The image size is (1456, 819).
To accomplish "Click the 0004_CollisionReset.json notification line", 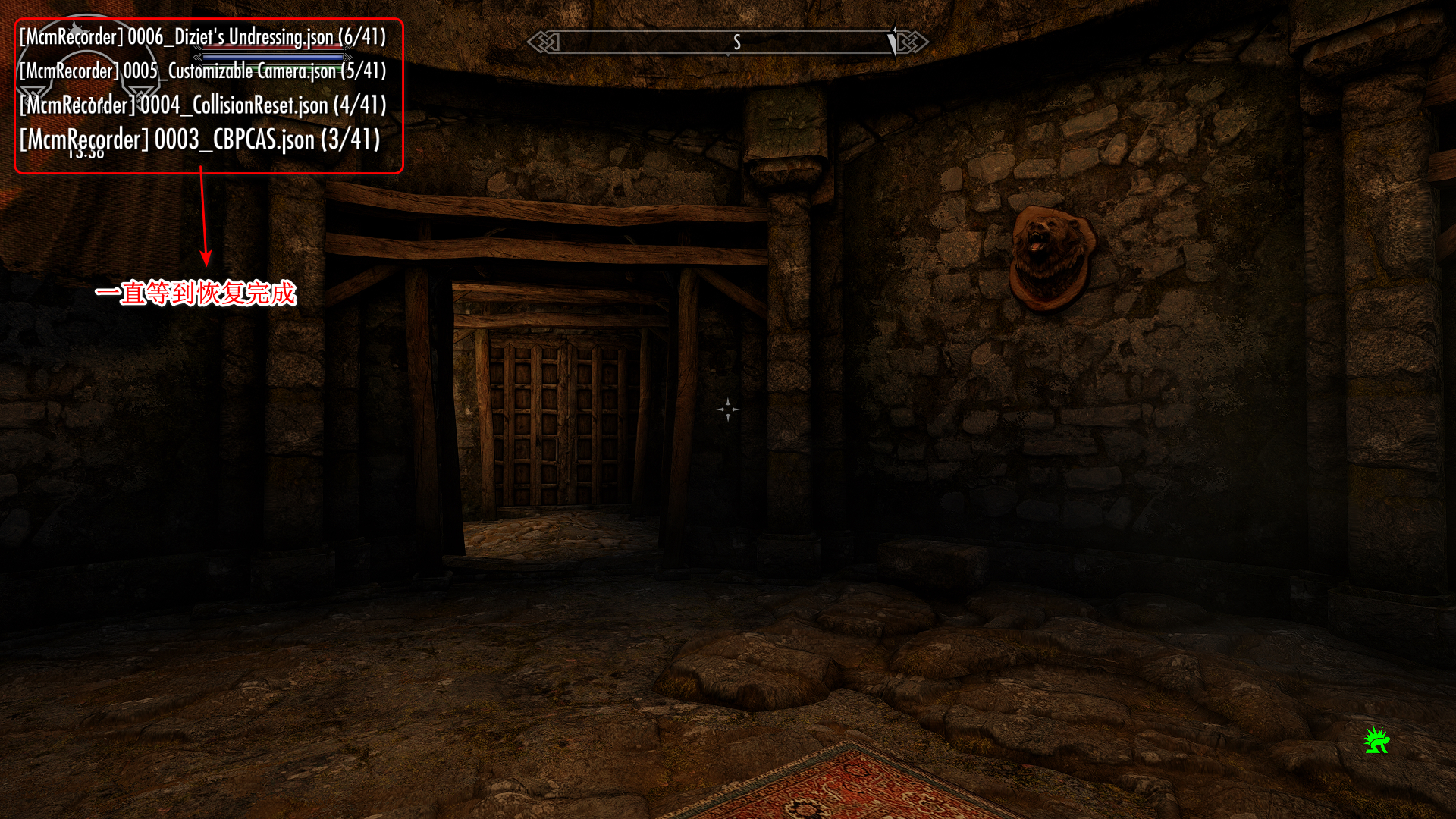I will tap(202, 105).
